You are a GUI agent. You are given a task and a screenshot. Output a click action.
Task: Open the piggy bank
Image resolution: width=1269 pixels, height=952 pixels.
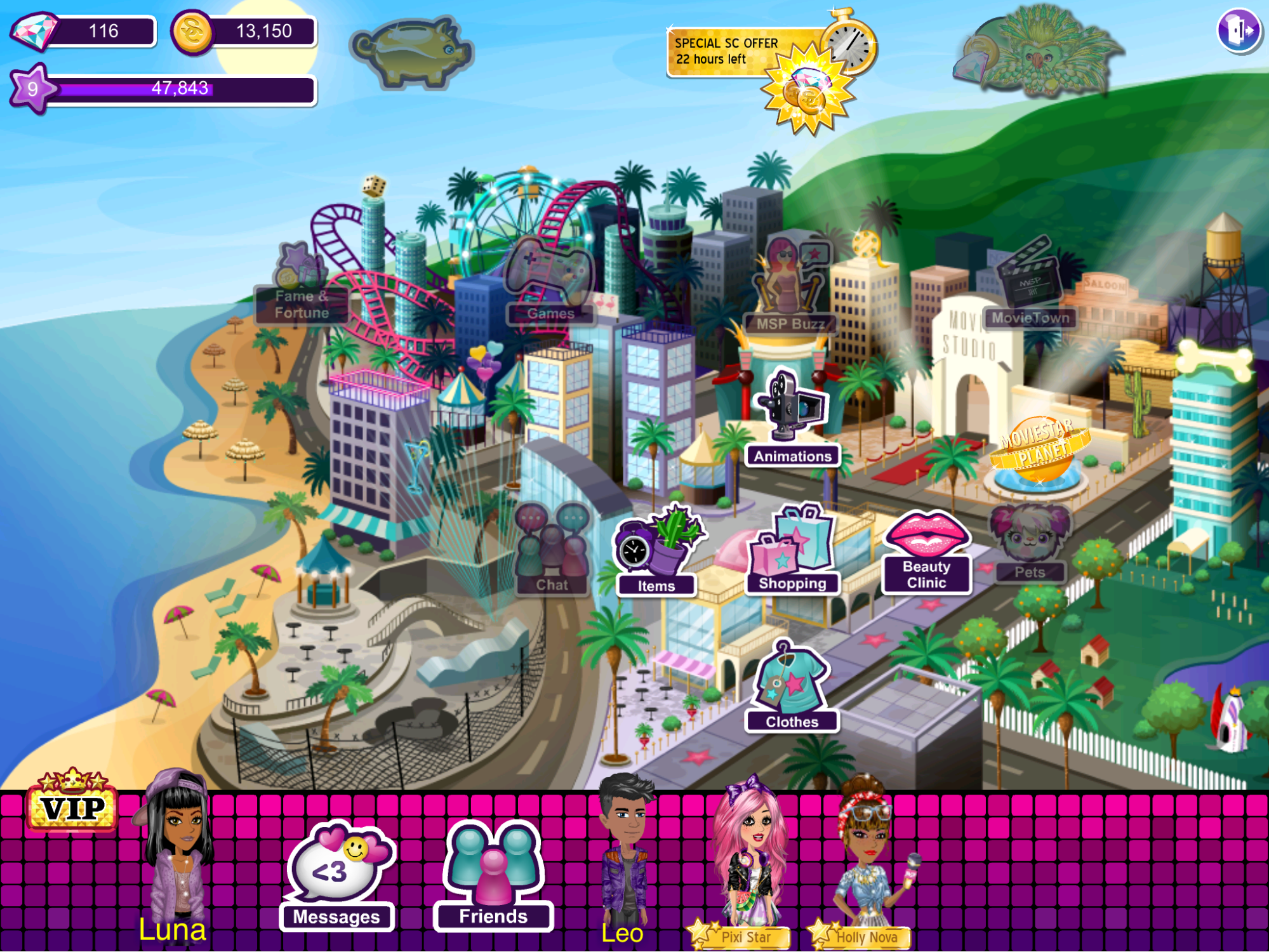pyautogui.click(x=412, y=52)
